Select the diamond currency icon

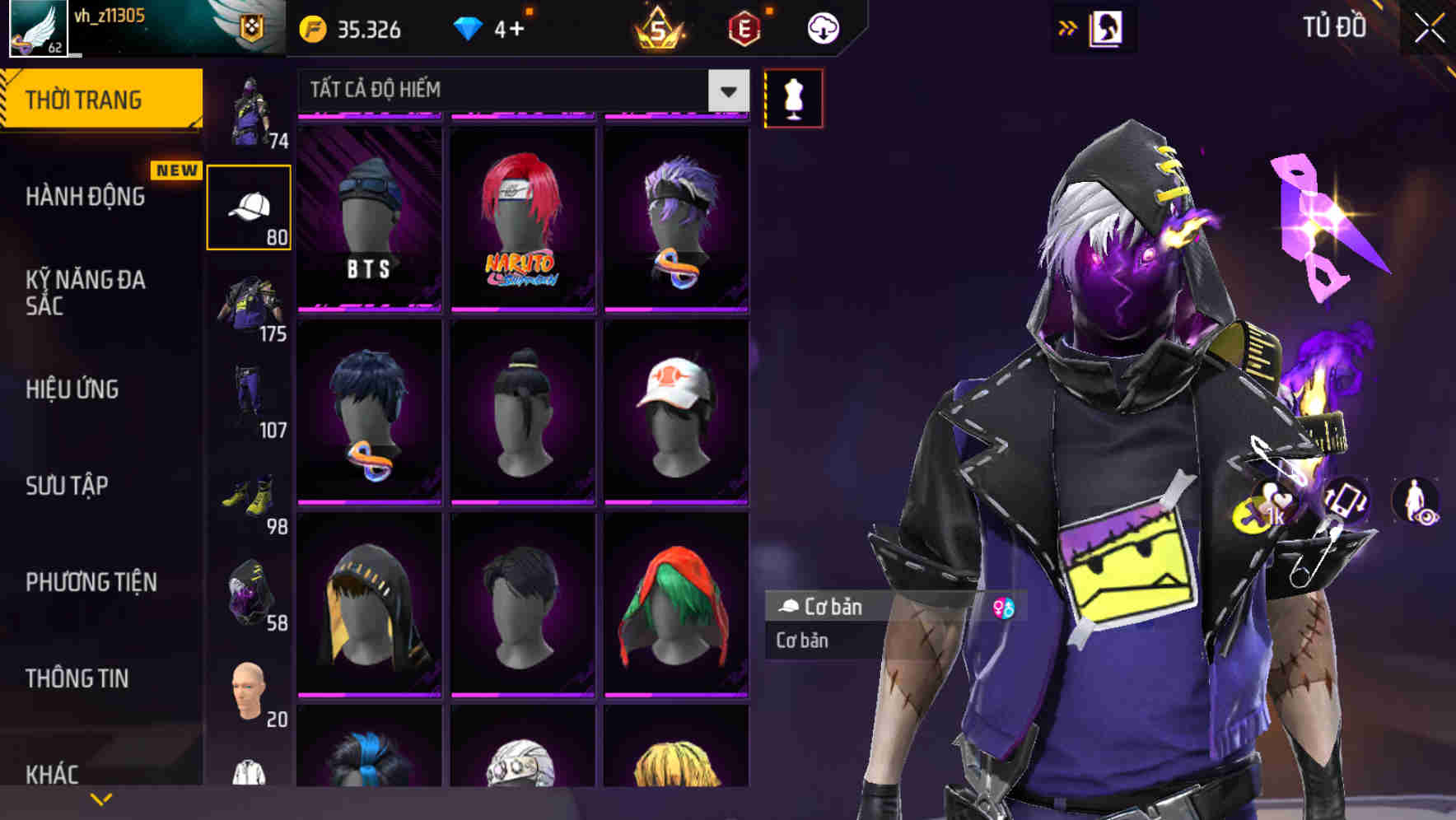[x=469, y=27]
